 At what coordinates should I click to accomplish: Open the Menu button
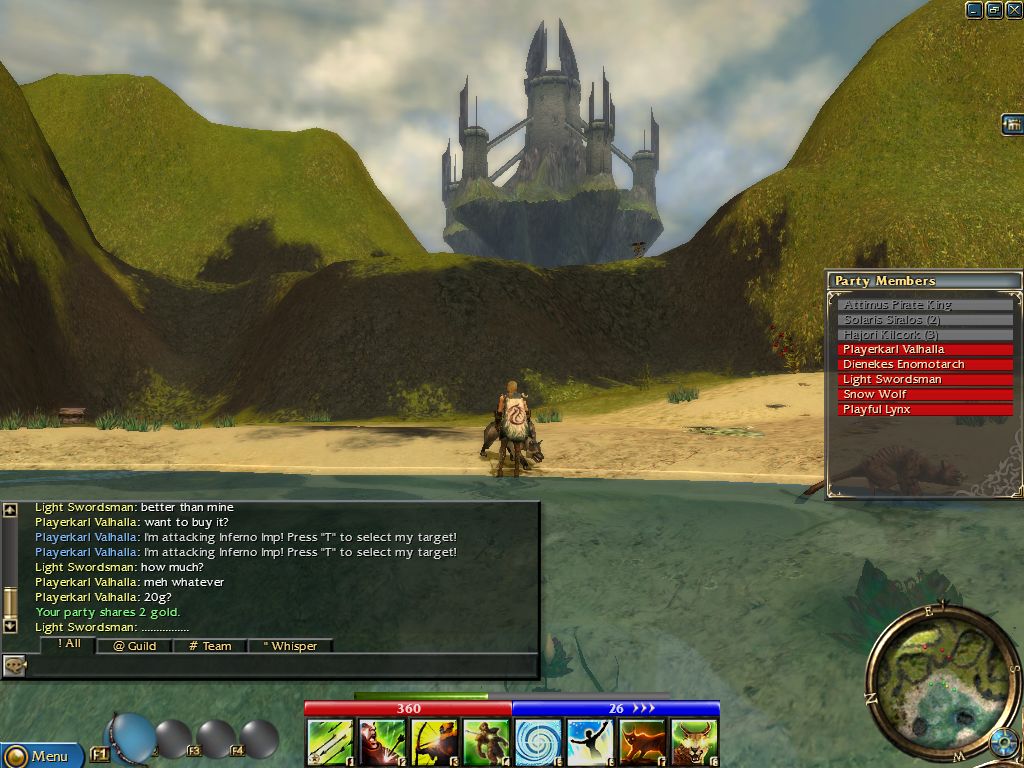coord(42,756)
